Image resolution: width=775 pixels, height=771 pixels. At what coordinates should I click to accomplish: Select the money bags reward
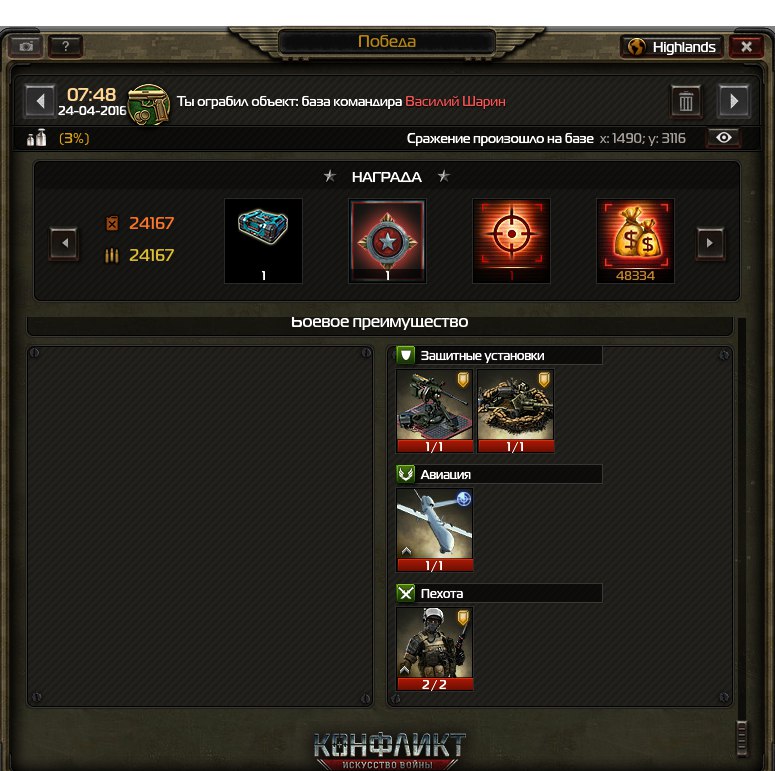coord(635,240)
